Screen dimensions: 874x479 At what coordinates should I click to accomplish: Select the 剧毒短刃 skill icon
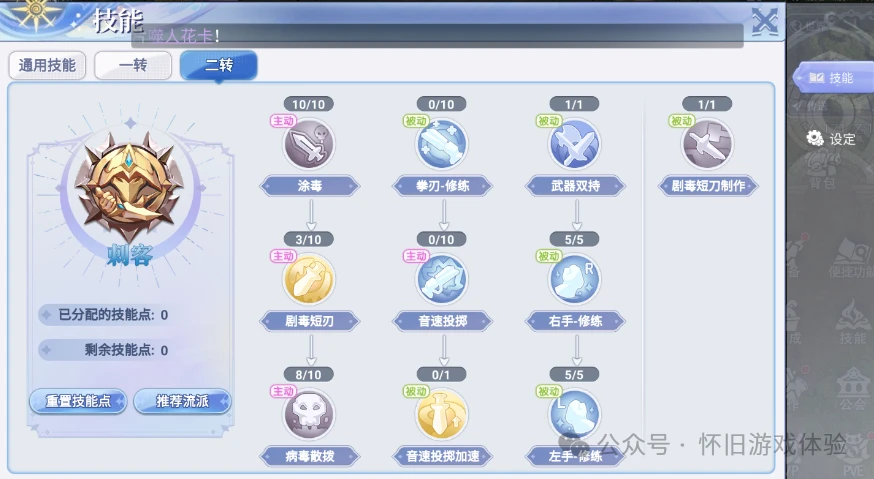(x=309, y=279)
